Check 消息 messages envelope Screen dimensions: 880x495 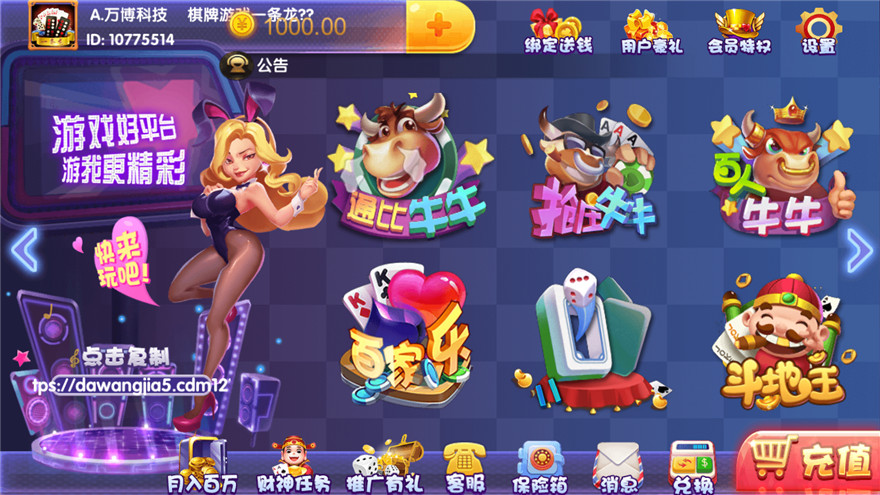617,467
